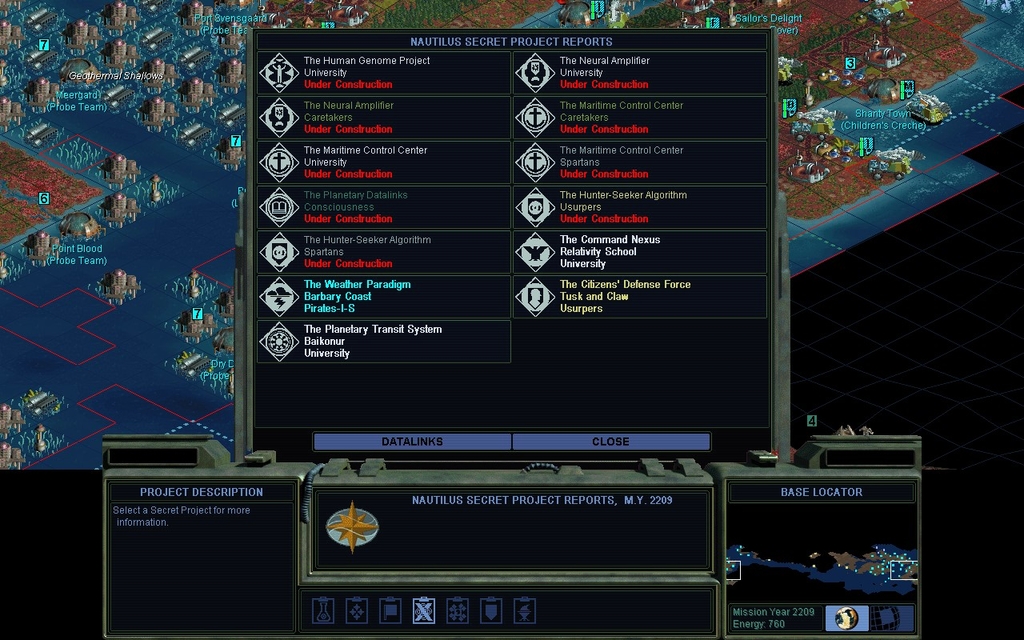The width and height of the screenshot is (1024, 640).
Task: Pick The Planetary Transit System at Baikonur
Action: pos(384,341)
